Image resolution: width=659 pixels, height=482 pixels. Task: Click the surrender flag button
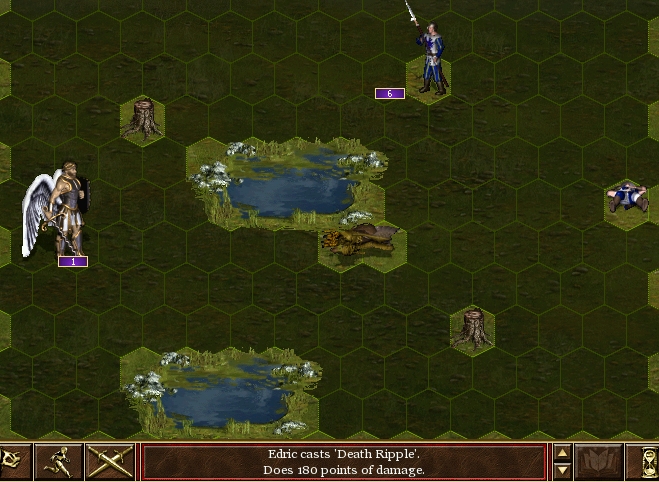[x=14, y=462]
